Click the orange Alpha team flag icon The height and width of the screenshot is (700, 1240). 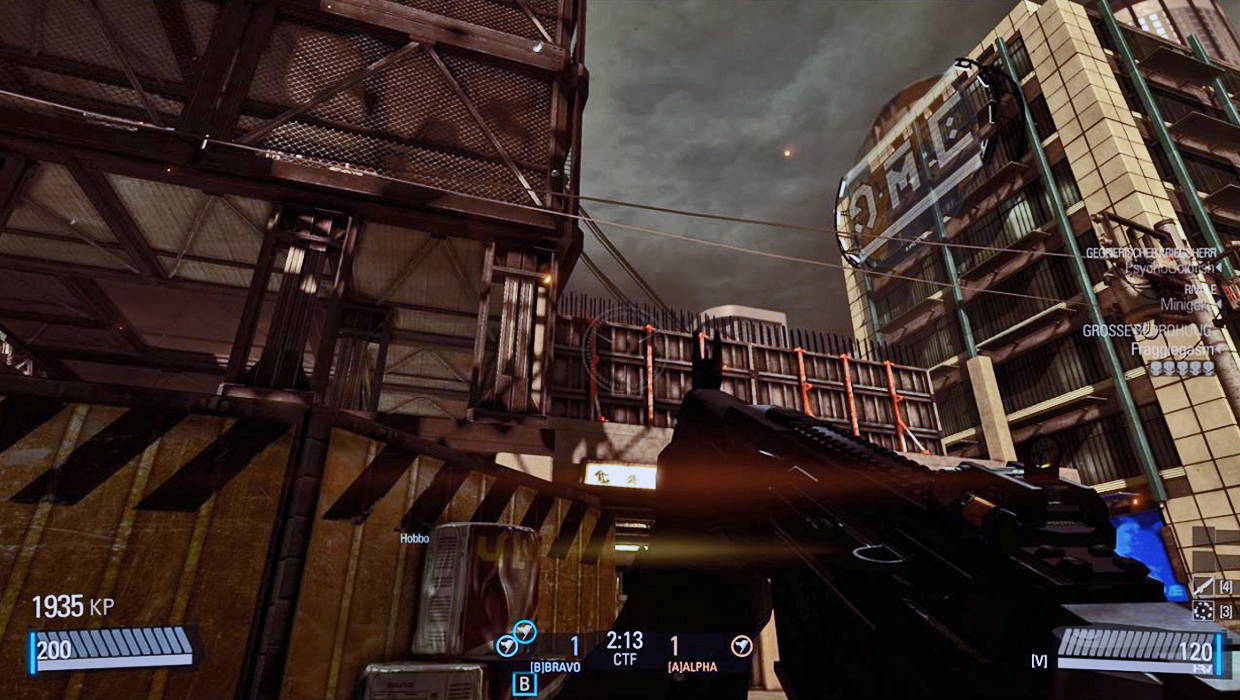tap(741, 646)
